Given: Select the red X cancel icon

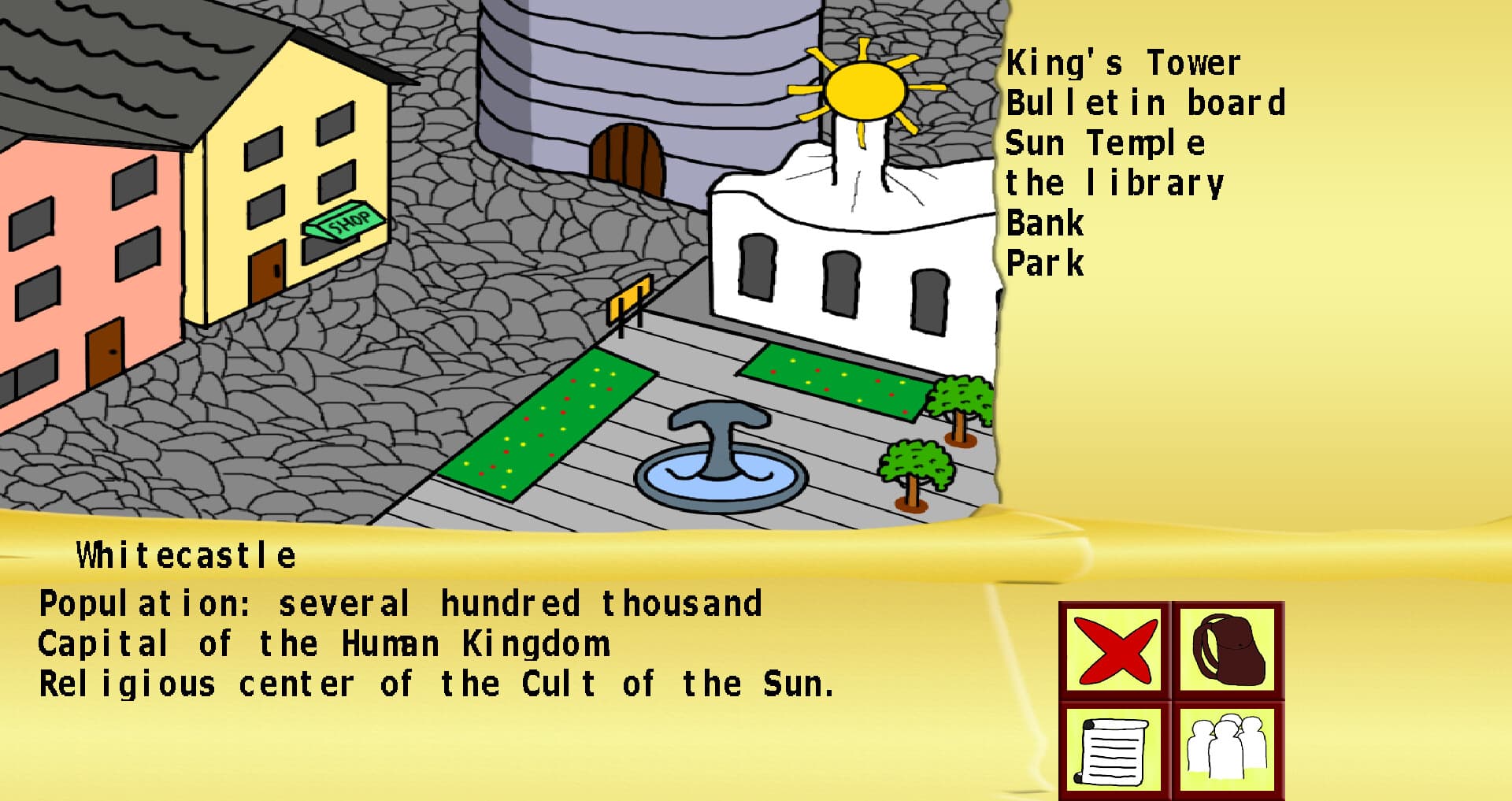Looking at the screenshot, I should (1116, 651).
